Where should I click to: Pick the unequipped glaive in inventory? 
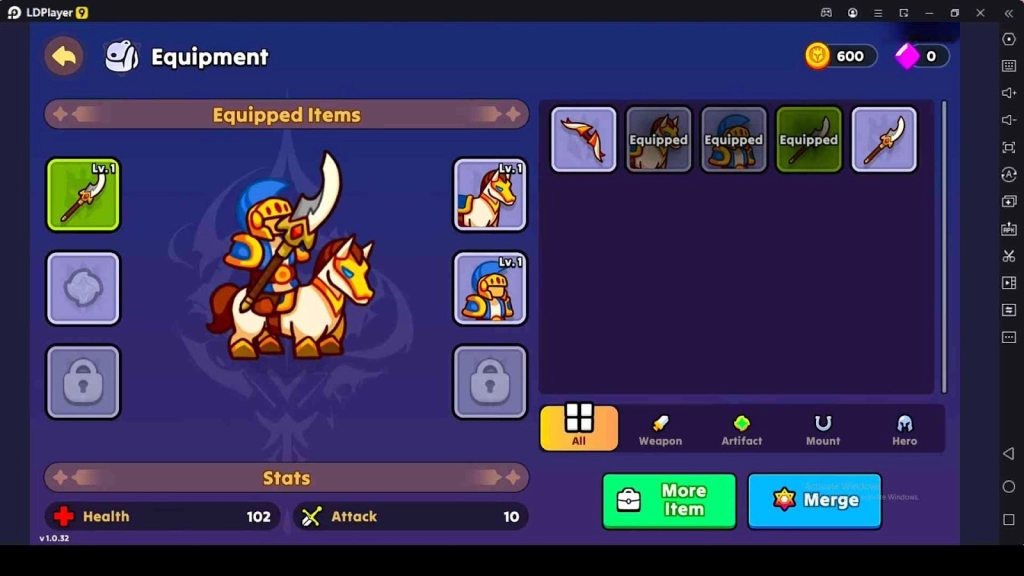click(884, 140)
